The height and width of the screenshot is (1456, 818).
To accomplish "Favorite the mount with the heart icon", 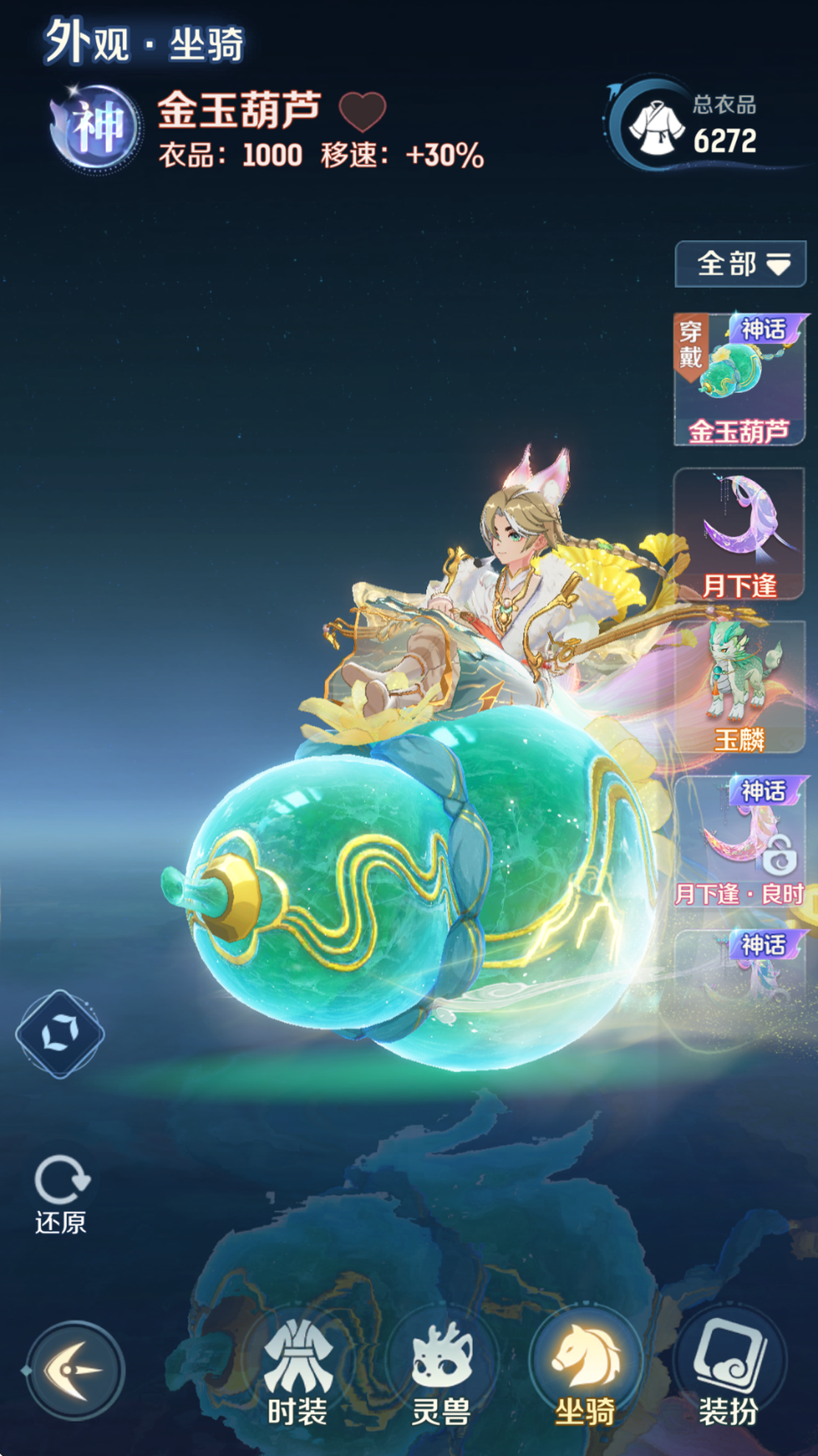I will point(362,111).
